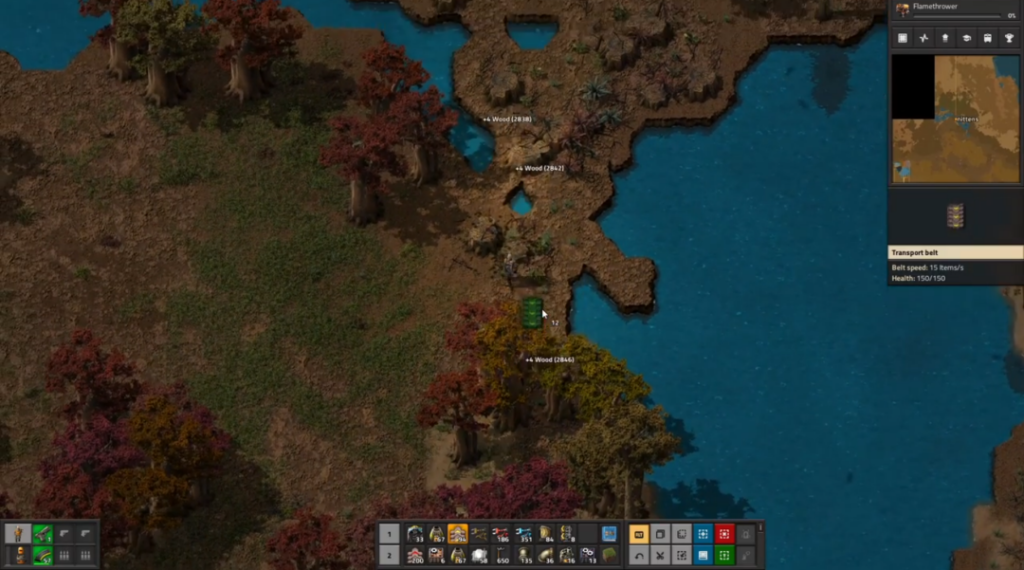1024x570 pixels.
Task: Activate the scissors cut tool
Action: click(659, 555)
